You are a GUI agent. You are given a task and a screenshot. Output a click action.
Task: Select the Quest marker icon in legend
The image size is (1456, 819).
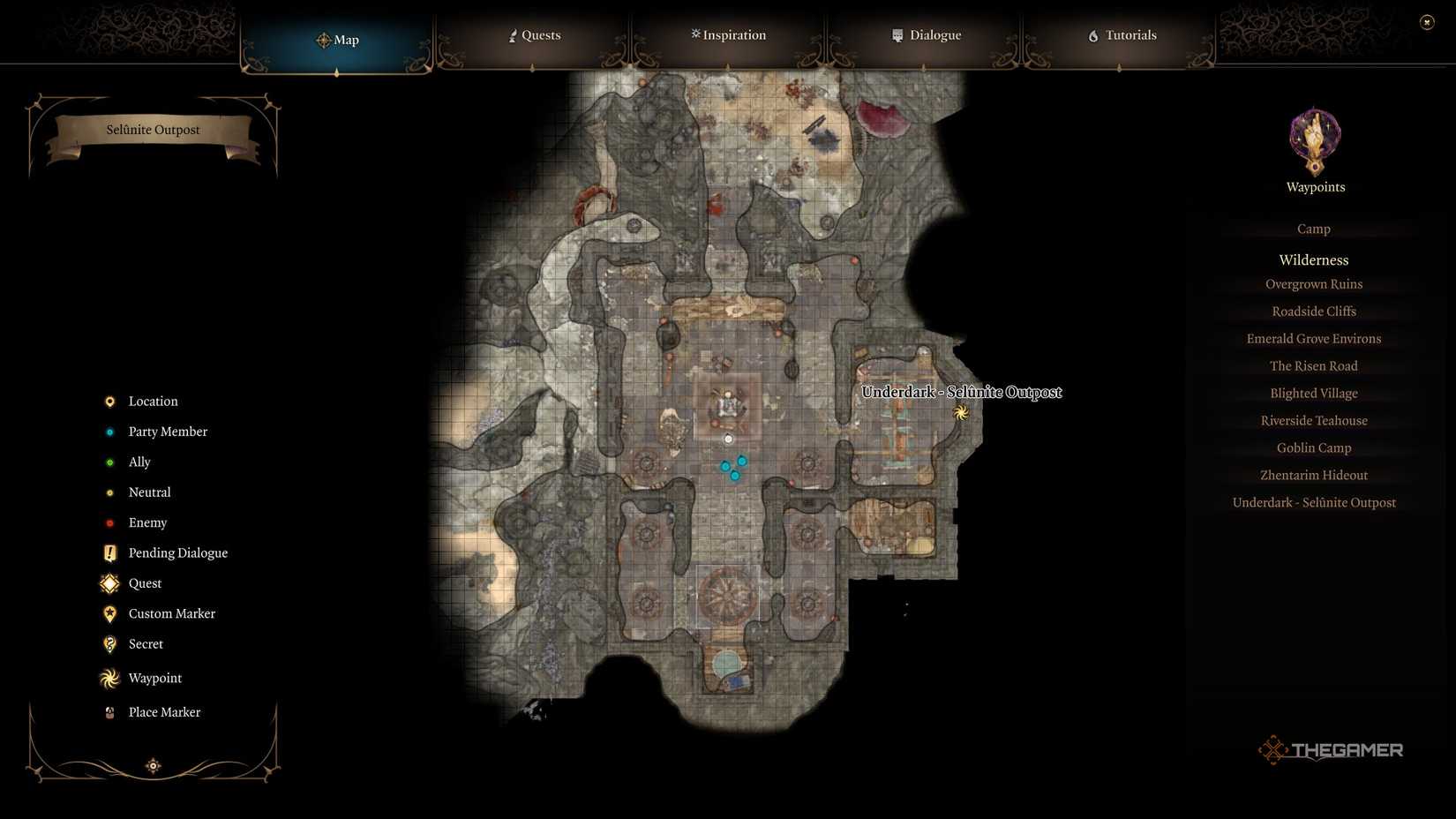click(x=109, y=583)
